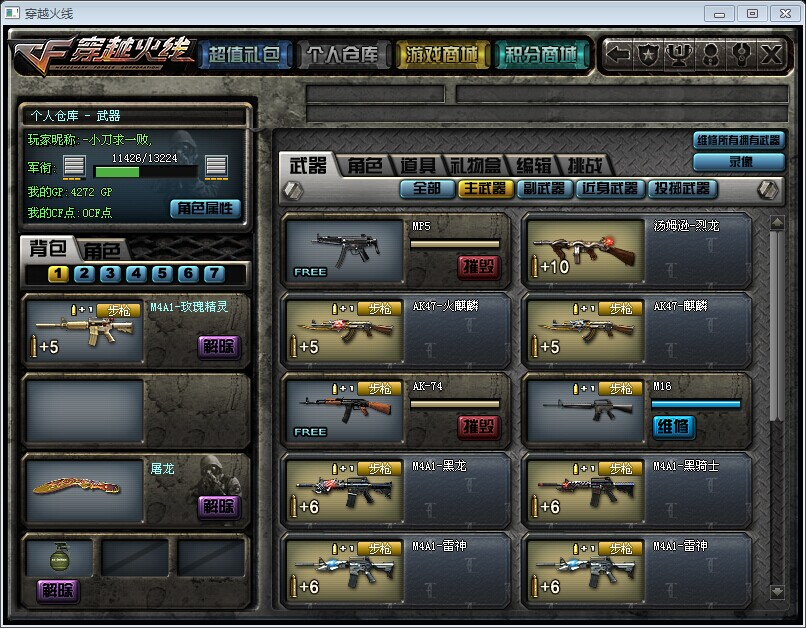
Task: Unequip M4A1-玫瑰精灵 with 解除 button
Action: click(x=219, y=347)
